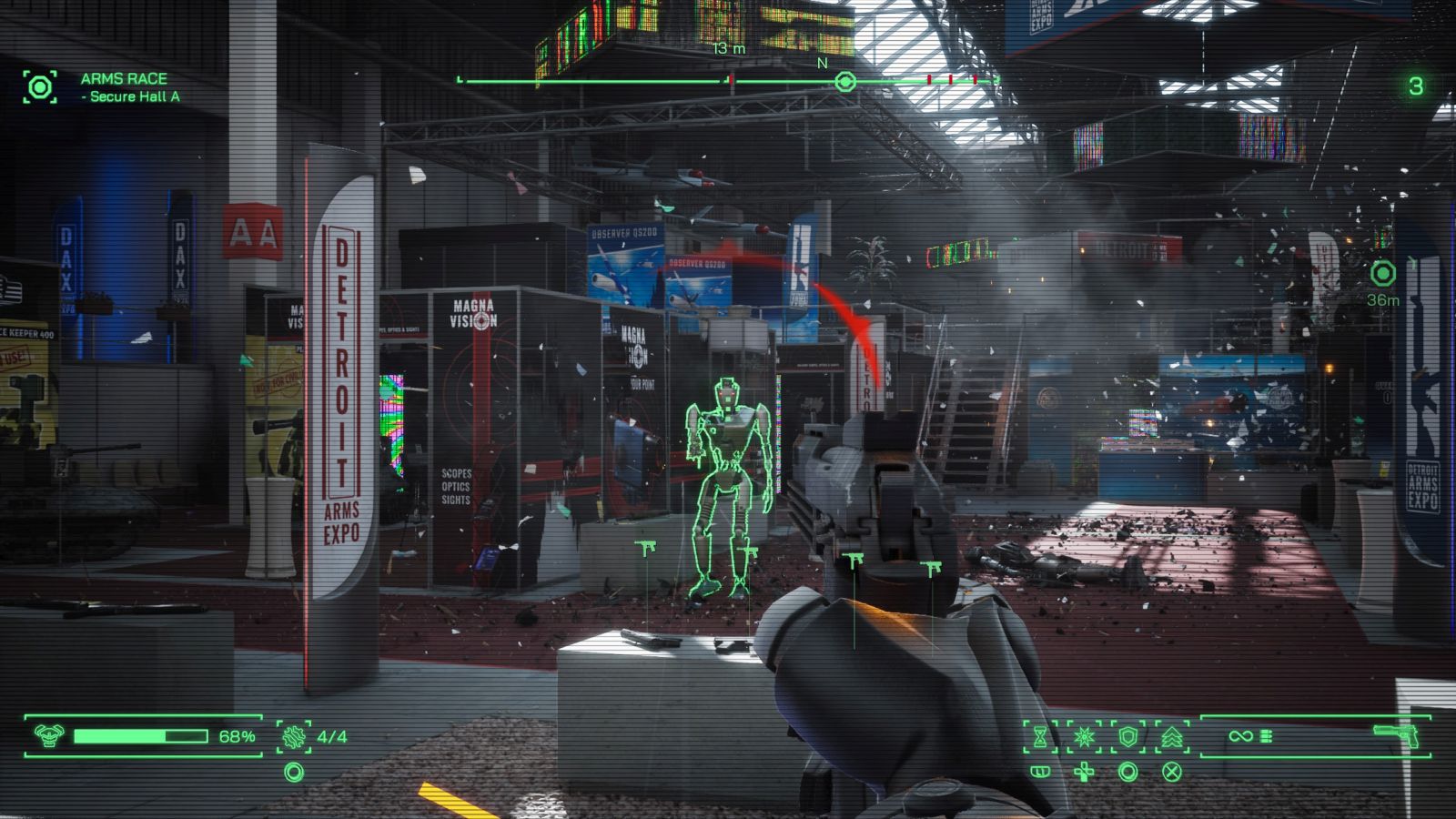Click the RoboCop armor torso icon

pyautogui.click(x=48, y=736)
